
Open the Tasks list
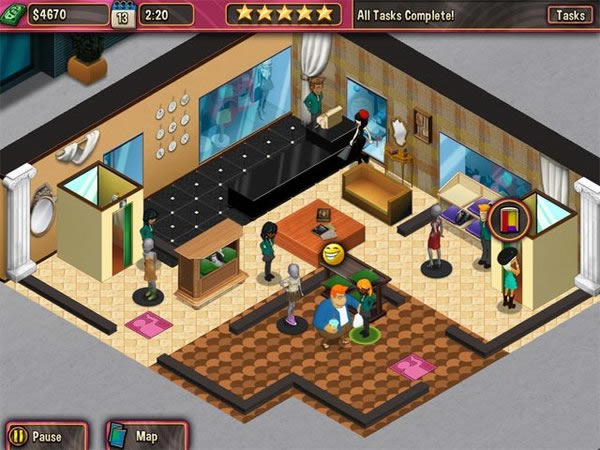(x=570, y=15)
